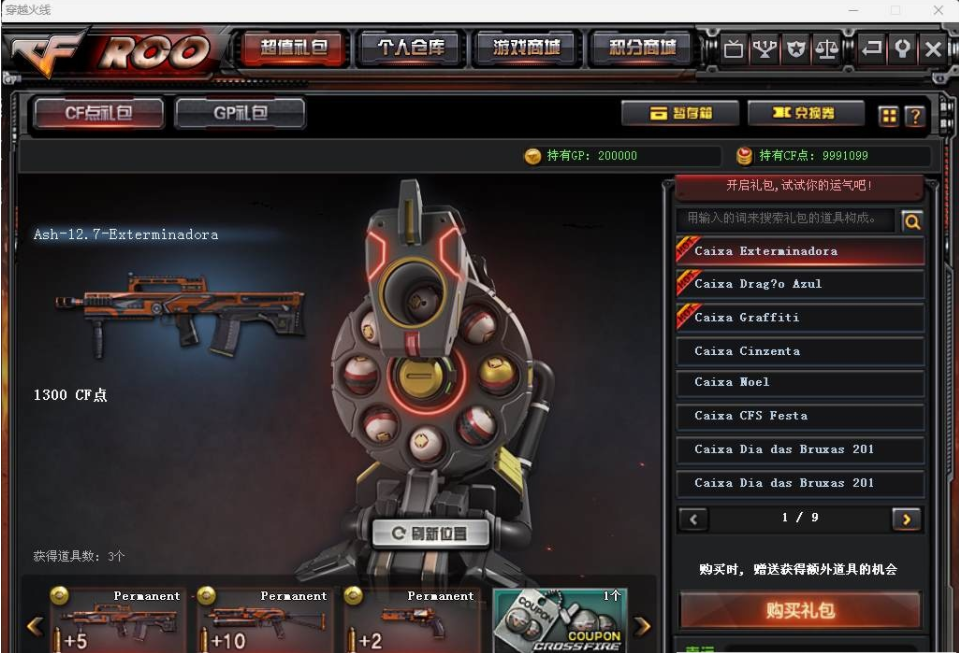Select the COUPON reward thumbnail
This screenshot has height=653, width=959.
point(560,620)
